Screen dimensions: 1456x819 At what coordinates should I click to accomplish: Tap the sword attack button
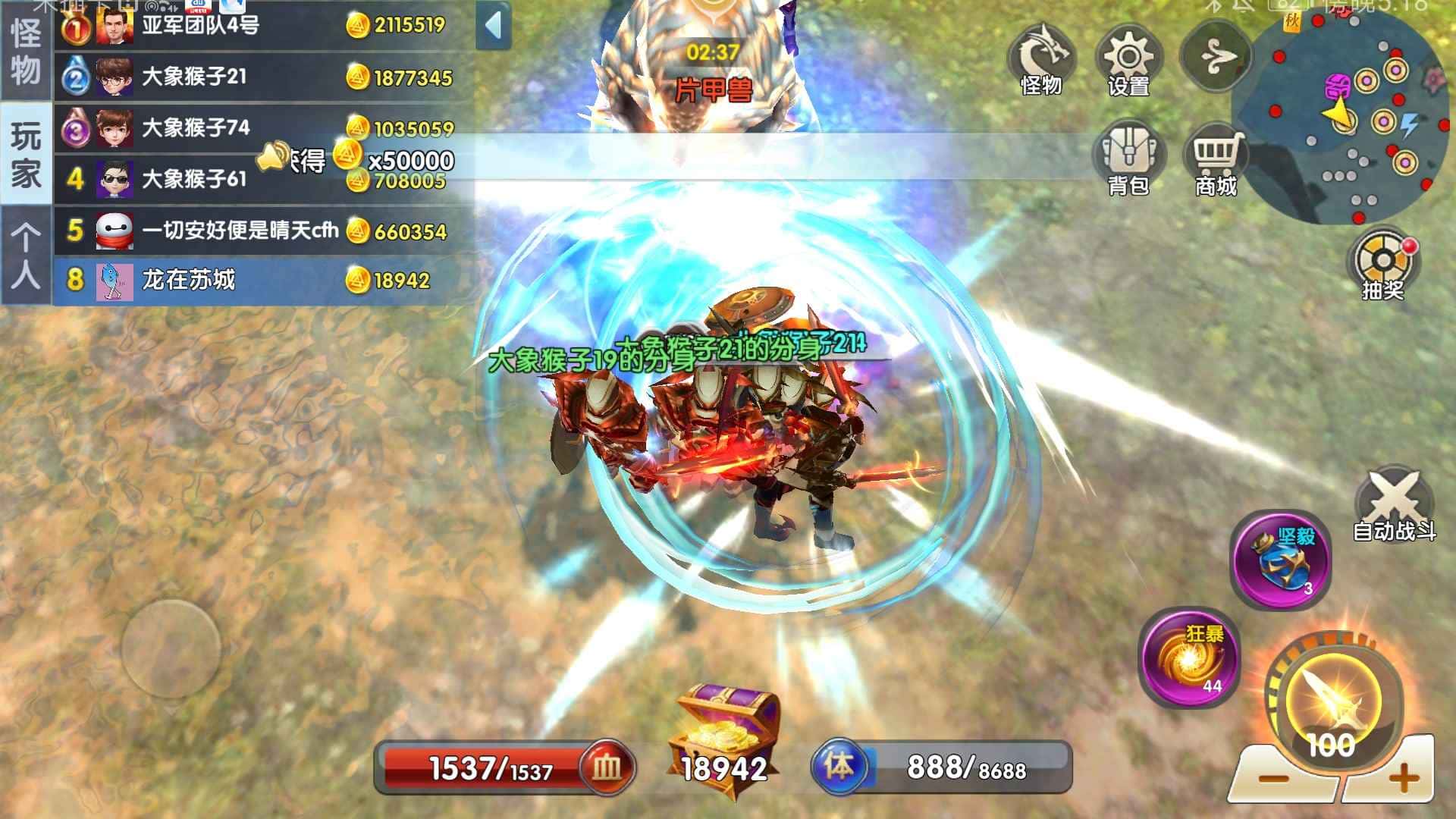(x=1332, y=701)
